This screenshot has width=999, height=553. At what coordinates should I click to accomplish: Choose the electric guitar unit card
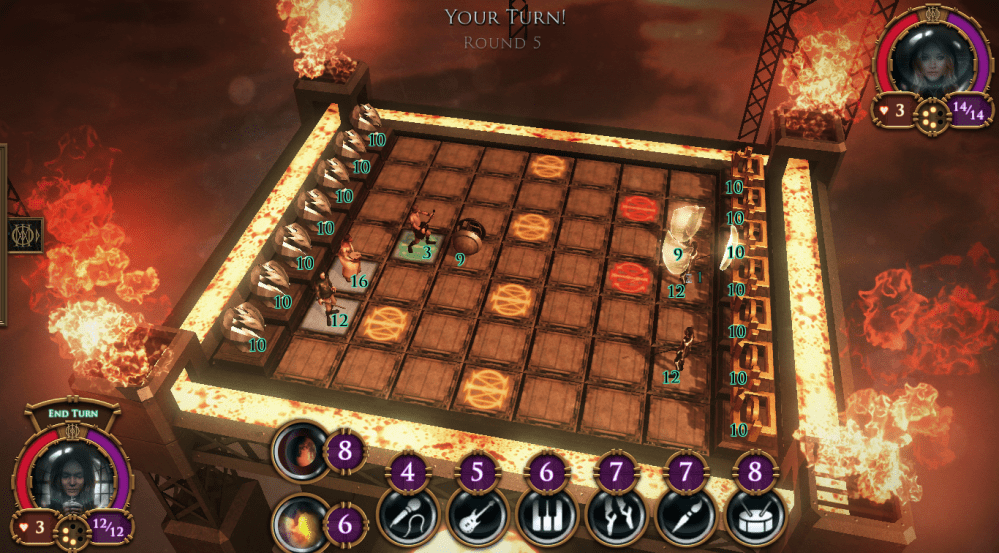476,515
